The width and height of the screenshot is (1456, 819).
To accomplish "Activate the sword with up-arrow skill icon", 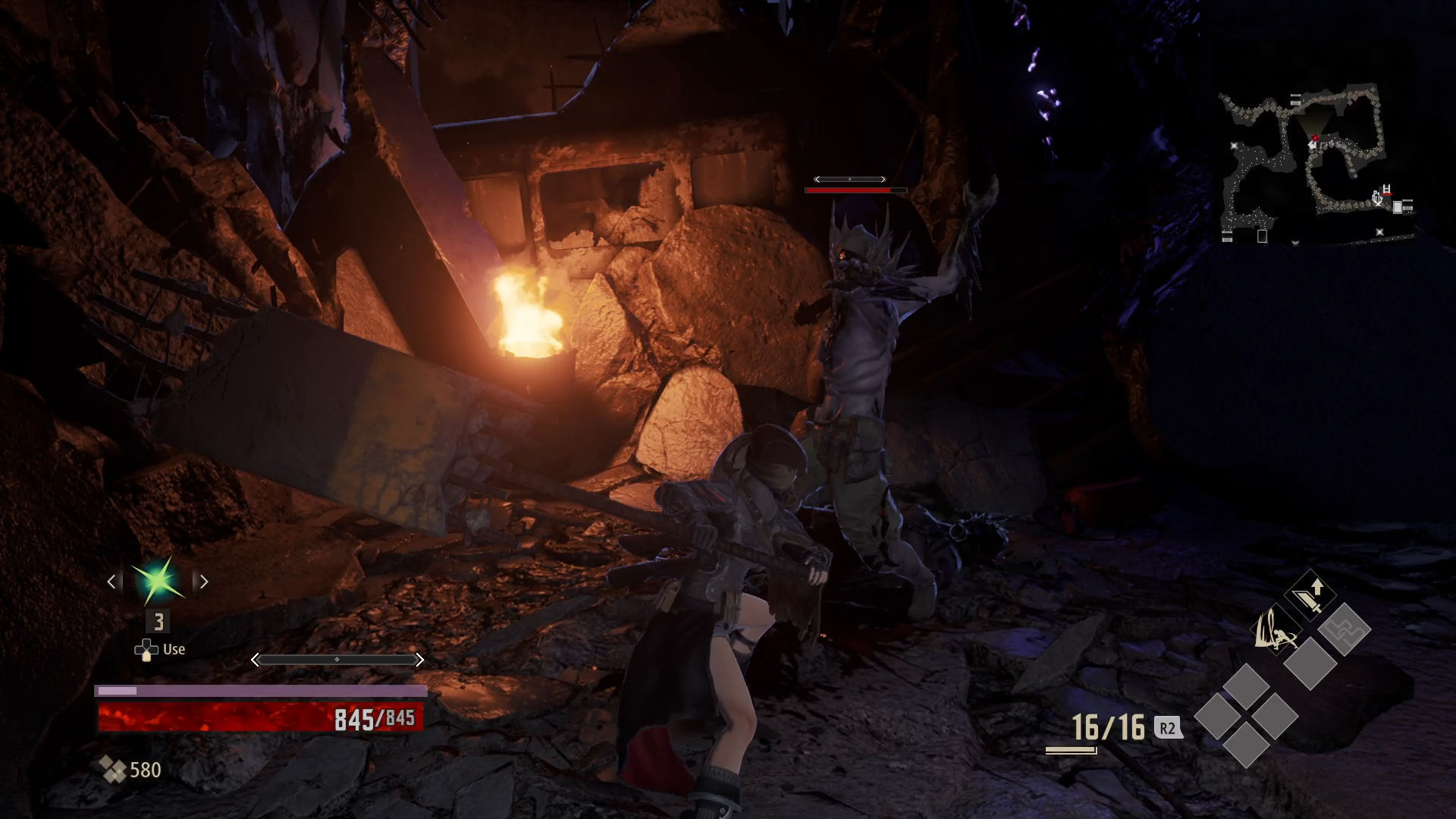I will 1310,595.
